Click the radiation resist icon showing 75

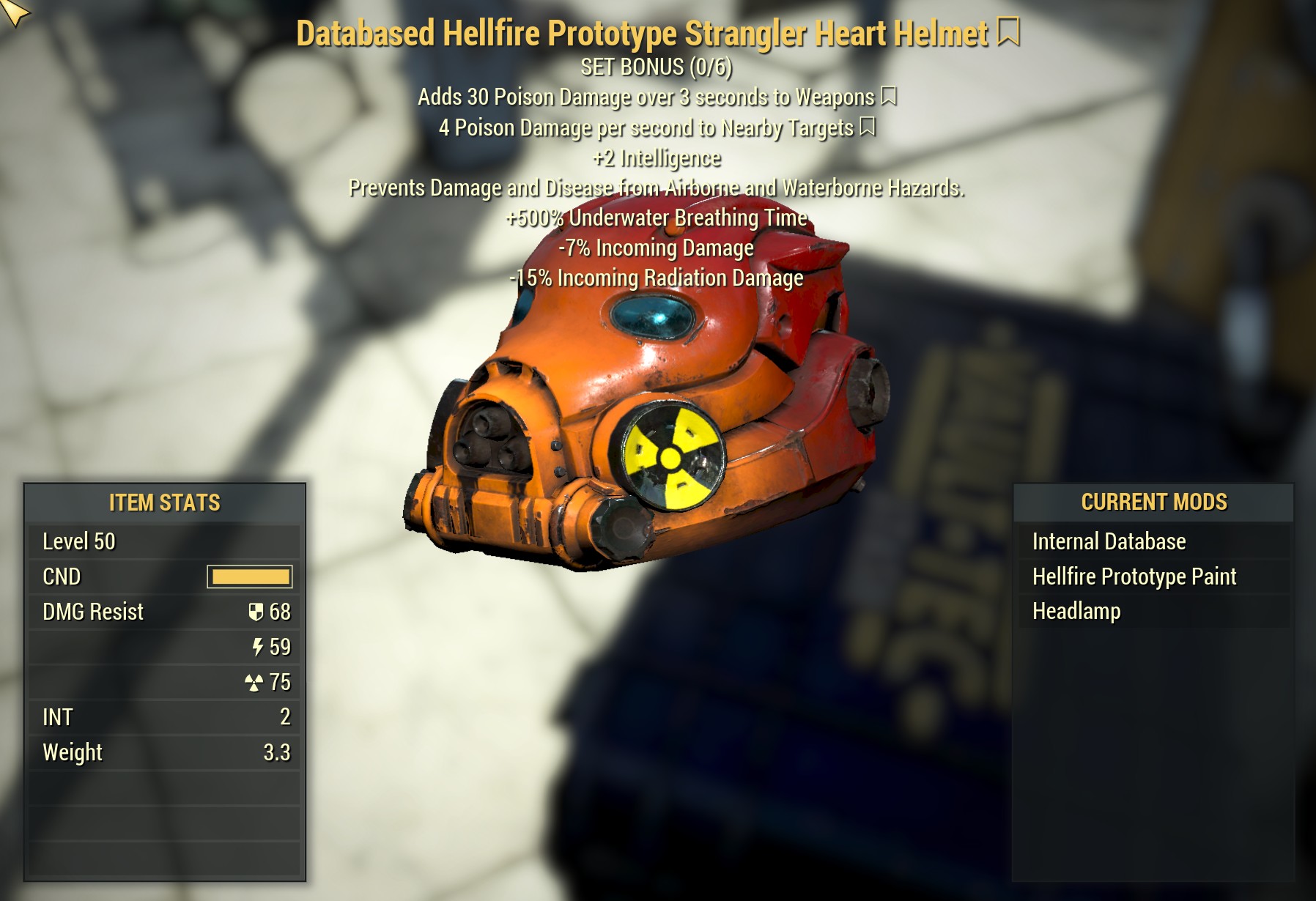pyautogui.click(x=253, y=681)
